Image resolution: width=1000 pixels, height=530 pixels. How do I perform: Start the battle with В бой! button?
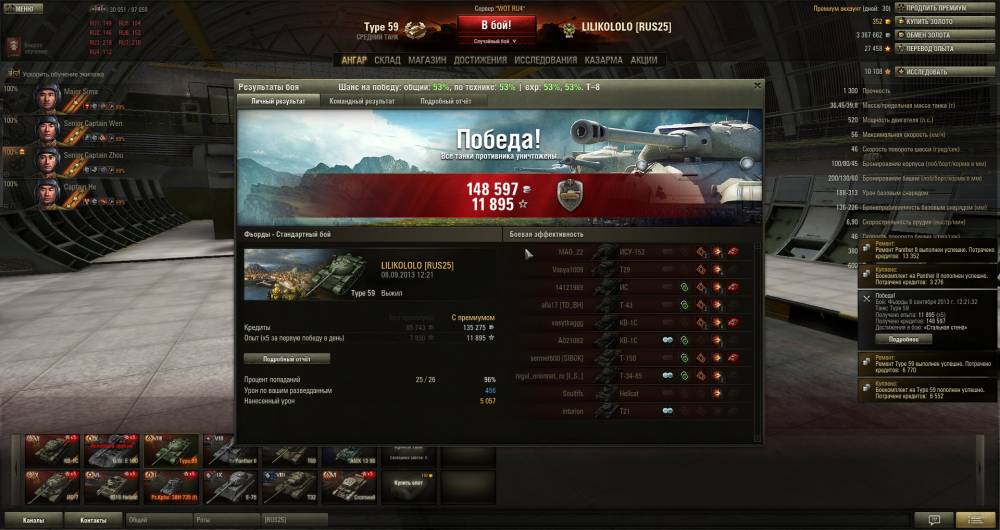point(498,25)
